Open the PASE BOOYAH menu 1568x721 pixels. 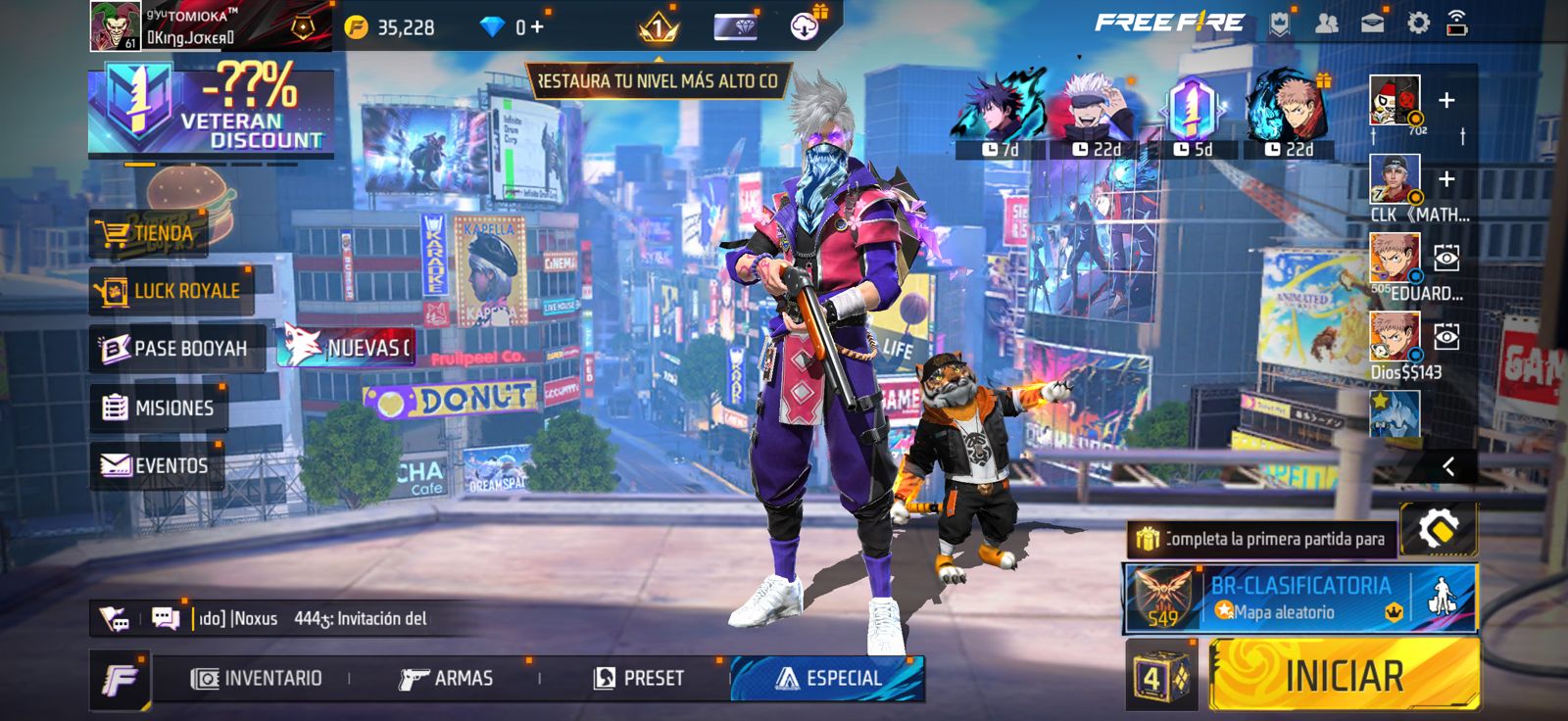(175, 349)
